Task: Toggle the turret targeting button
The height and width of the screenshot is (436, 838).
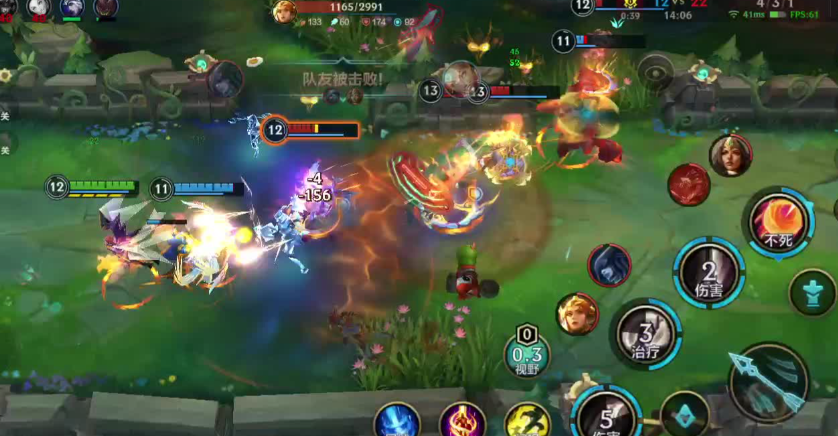Action: click(x=811, y=292)
